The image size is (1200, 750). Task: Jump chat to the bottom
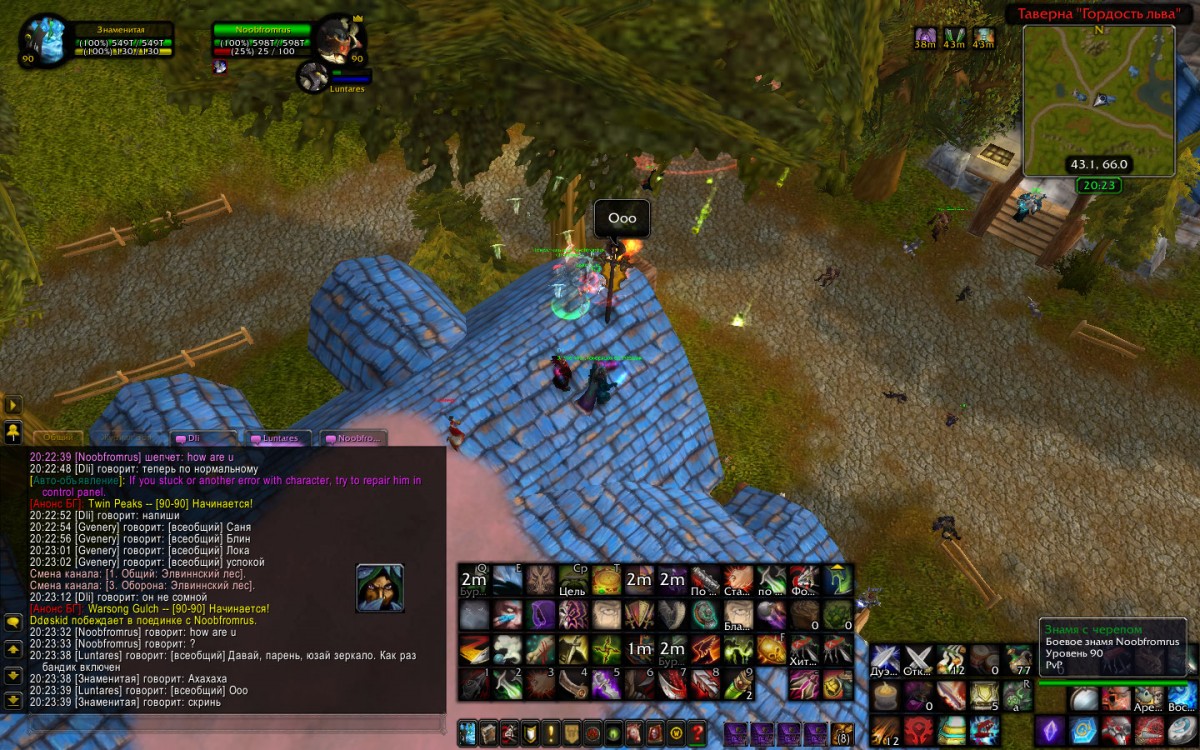coord(13,700)
